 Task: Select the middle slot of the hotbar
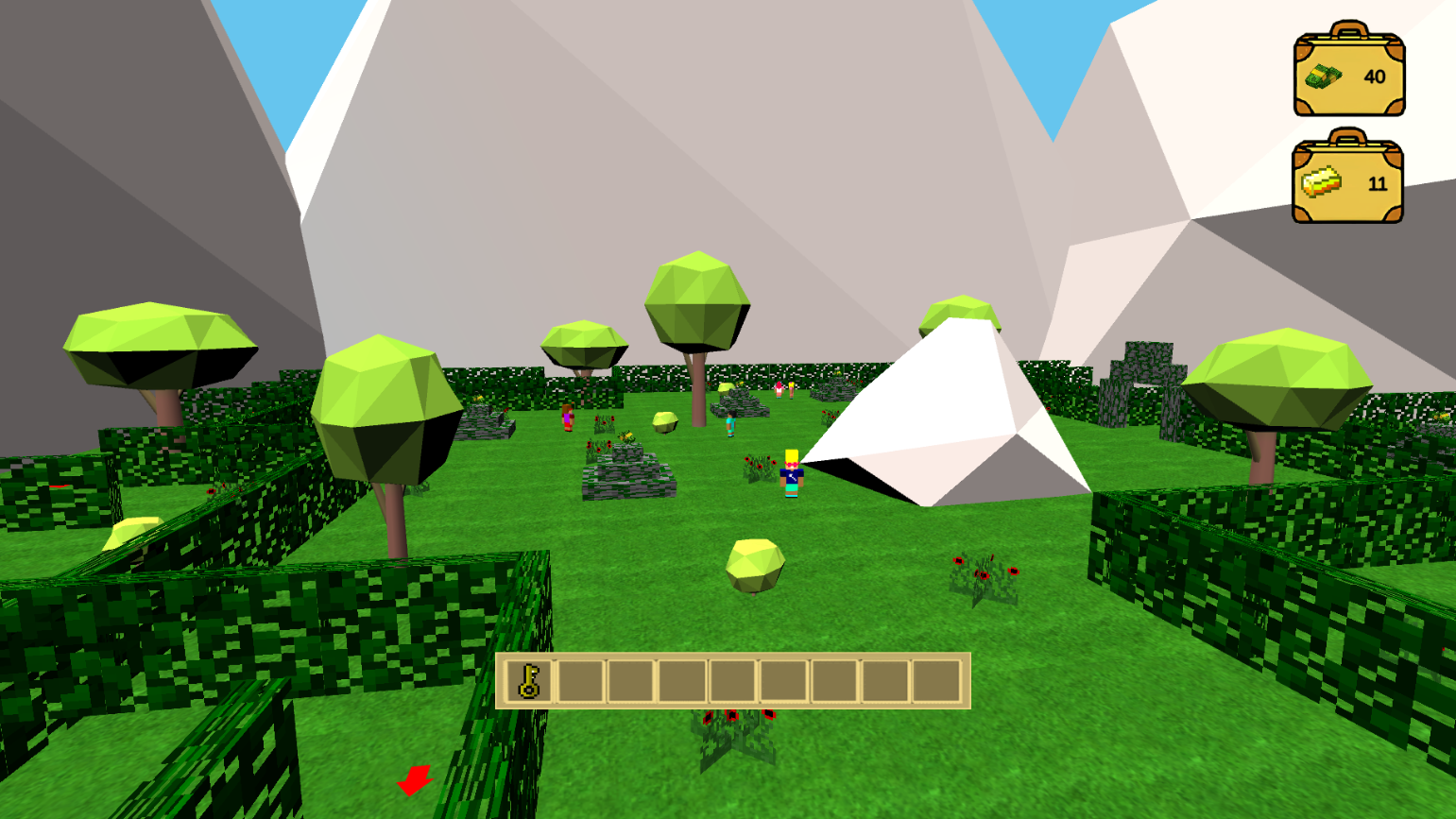click(x=735, y=682)
